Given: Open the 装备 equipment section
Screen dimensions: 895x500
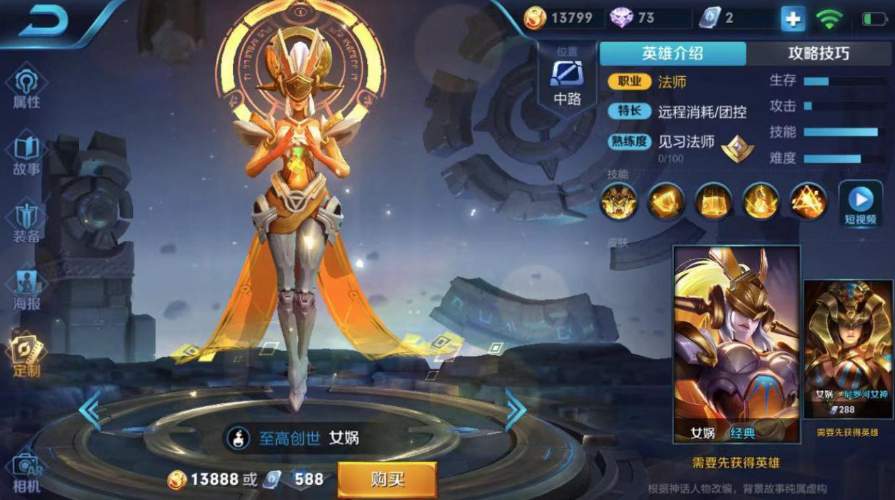Looking at the screenshot, I should coord(27,221).
